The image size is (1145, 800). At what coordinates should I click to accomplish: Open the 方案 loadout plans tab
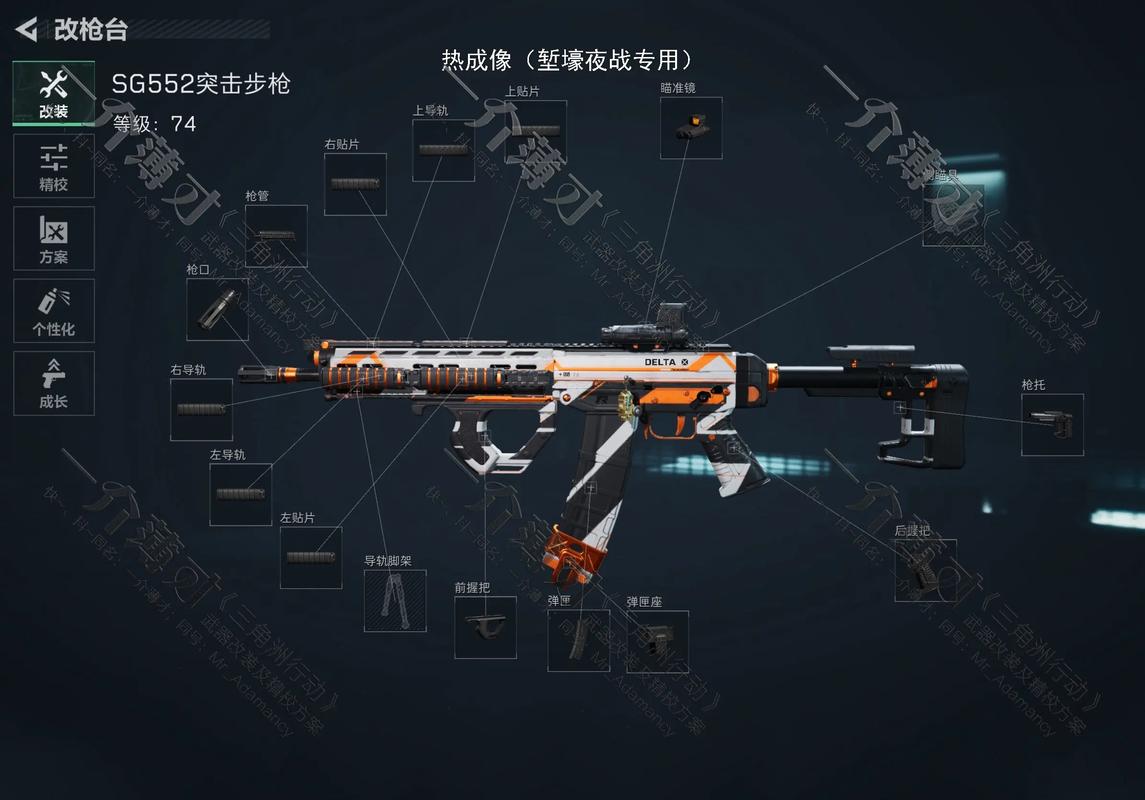[x=54, y=238]
